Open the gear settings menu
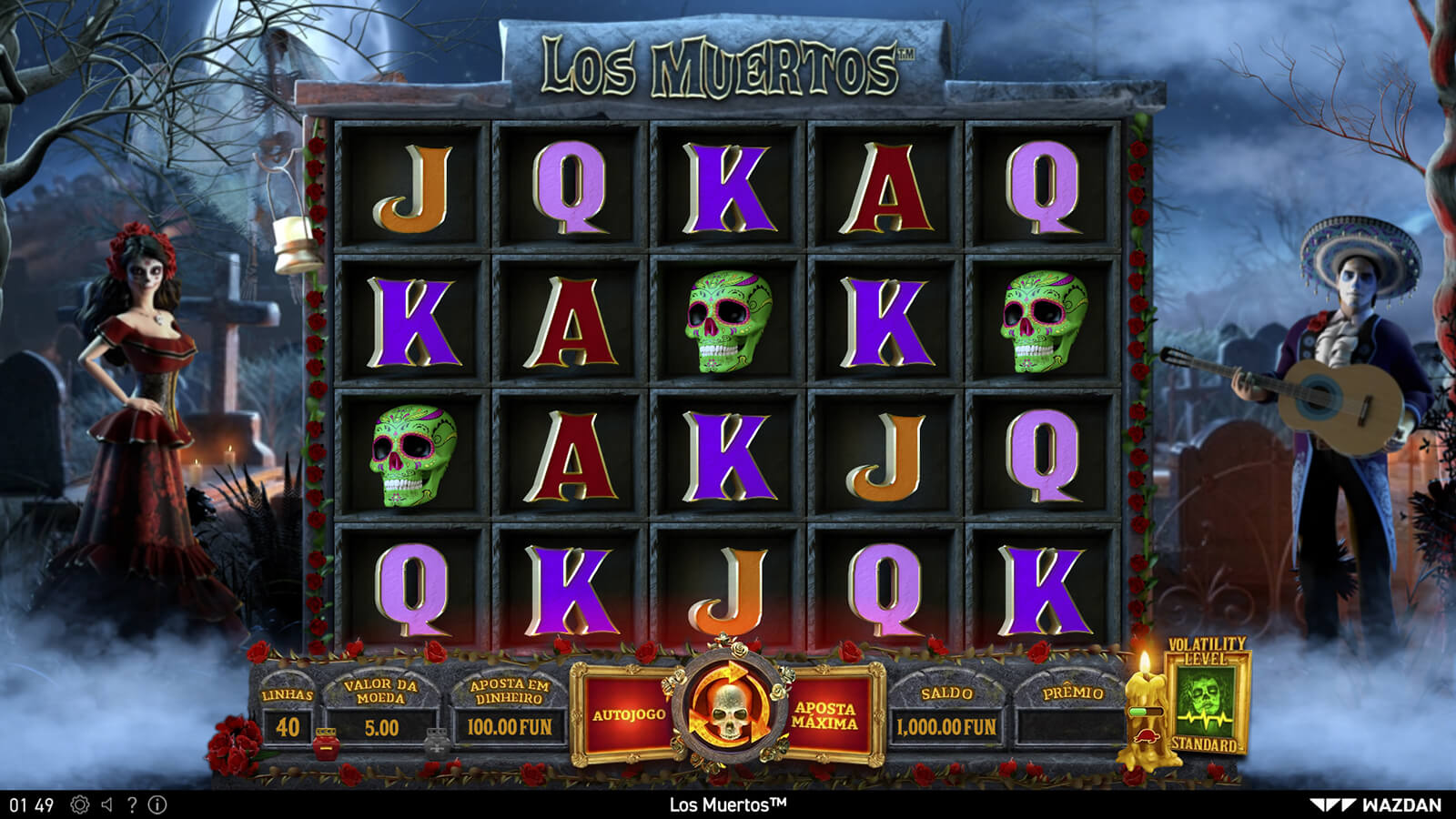This screenshot has height=819, width=1456. pos(80,804)
